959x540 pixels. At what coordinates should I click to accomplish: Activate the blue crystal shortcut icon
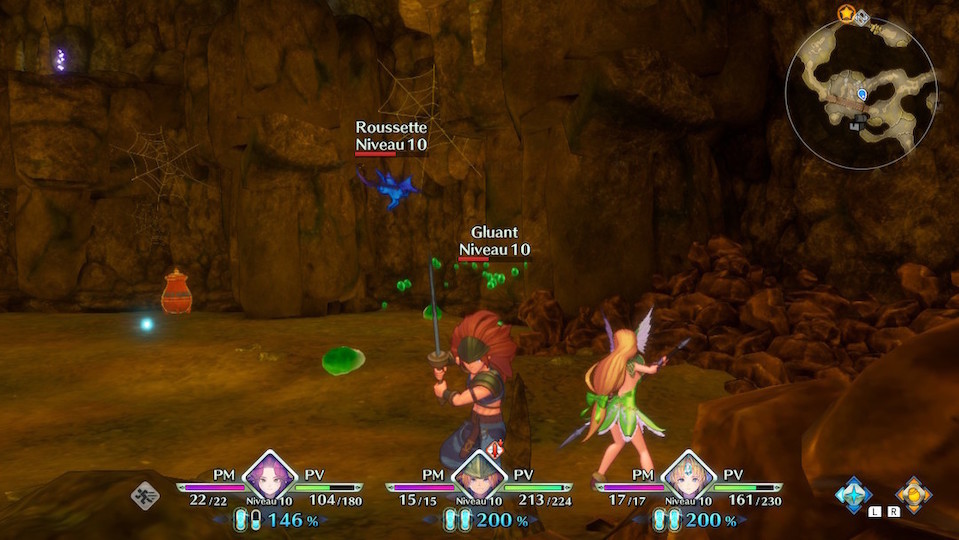click(853, 494)
